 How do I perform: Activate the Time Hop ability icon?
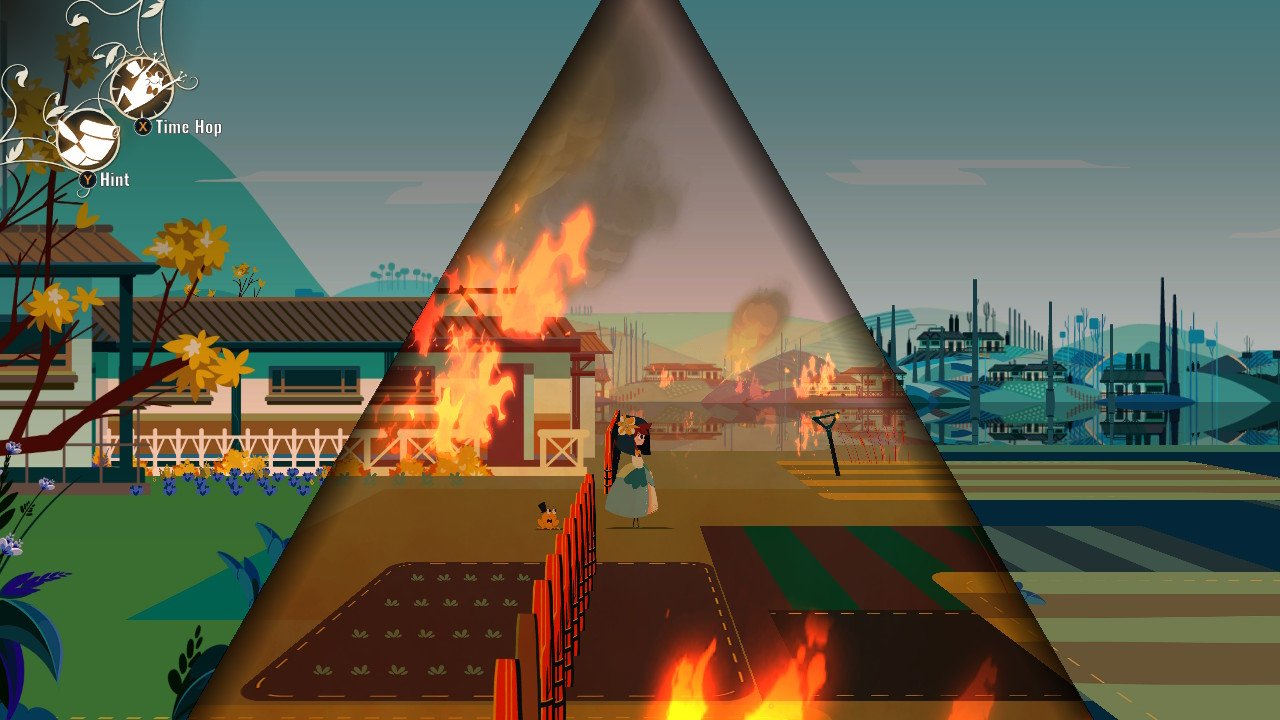click(141, 88)
